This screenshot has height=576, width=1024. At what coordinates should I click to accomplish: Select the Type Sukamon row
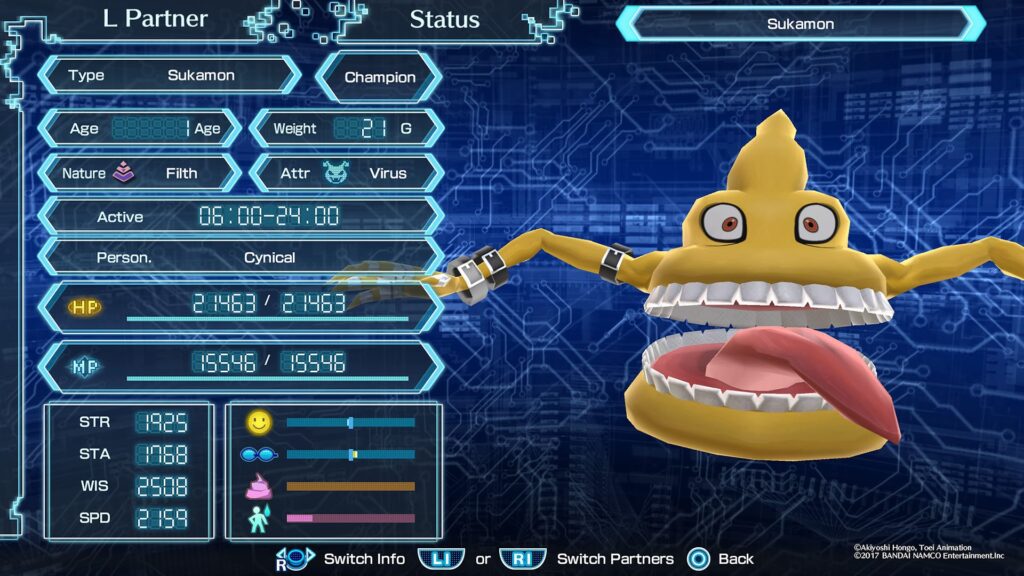coord(168,75)
